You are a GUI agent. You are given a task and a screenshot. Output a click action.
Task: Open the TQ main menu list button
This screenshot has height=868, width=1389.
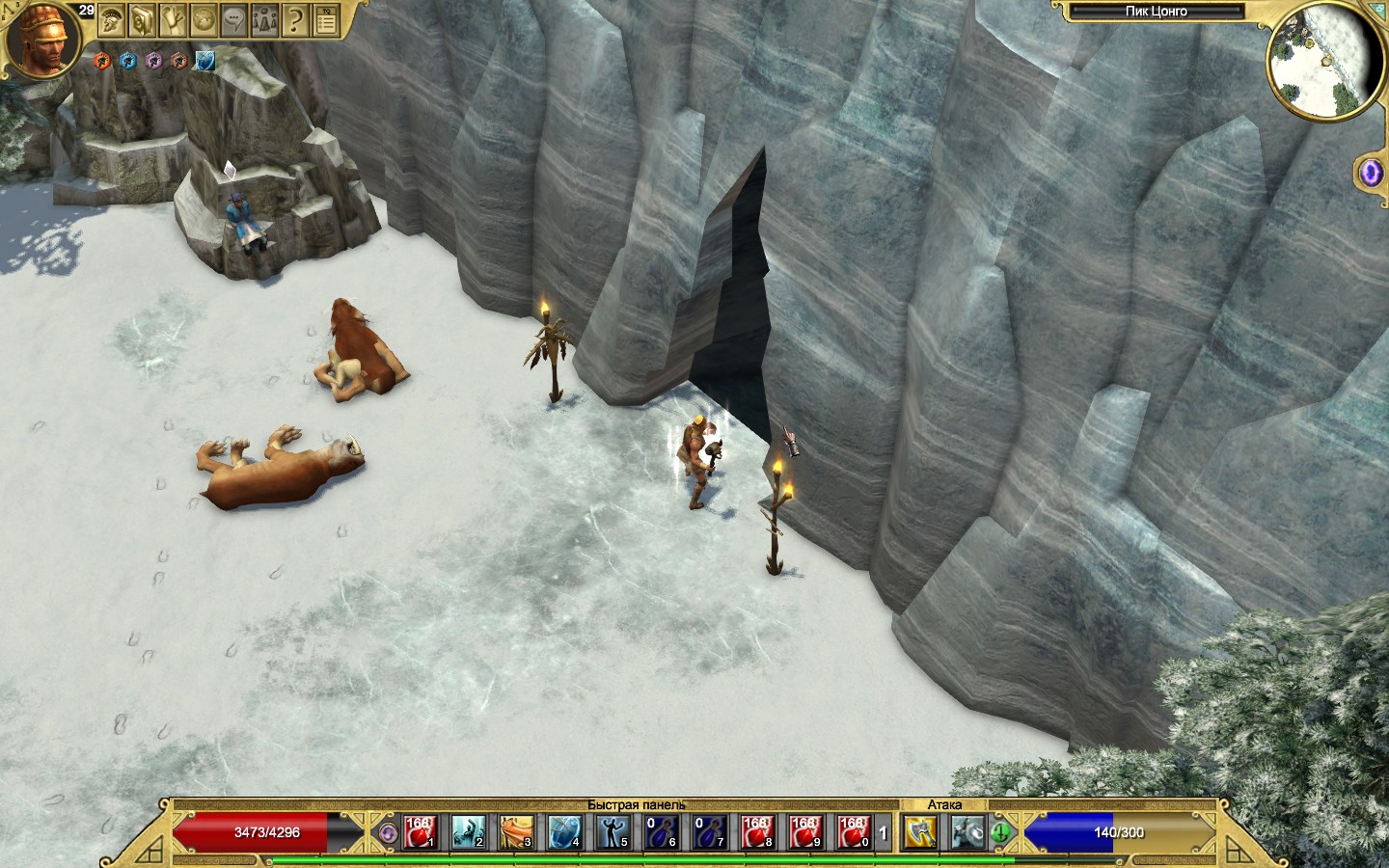pyautogui.click(x=326, y=19)
